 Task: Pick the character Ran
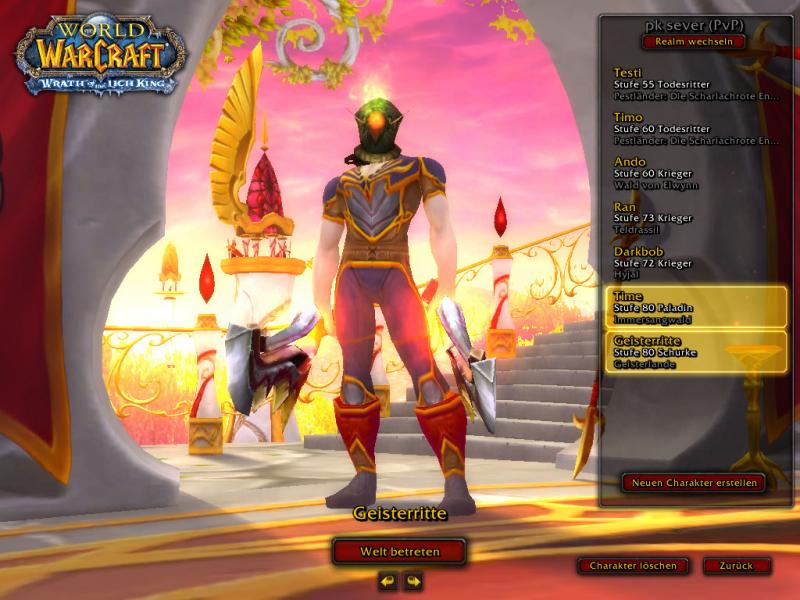tap(694, 218)
